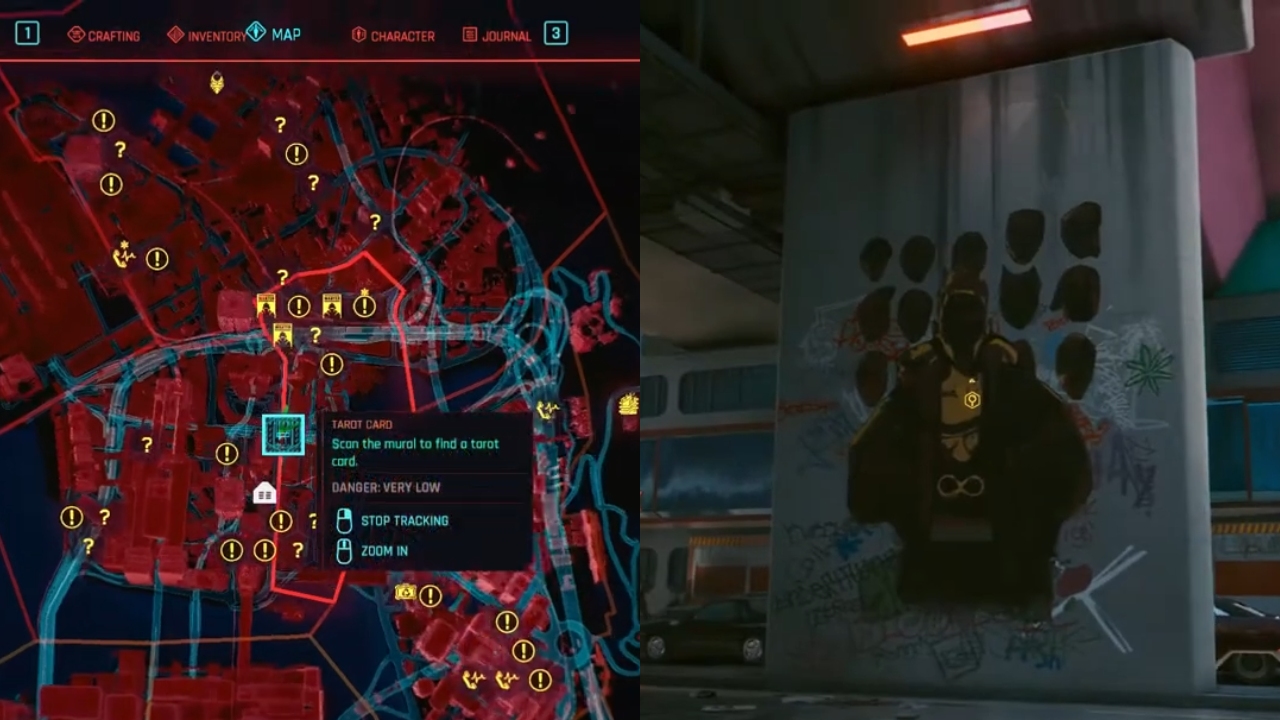Click the gold badge icon at top of map
The height and width of the screenshot is (720, 1280).
pyautogui.click(x=219, y=82)
